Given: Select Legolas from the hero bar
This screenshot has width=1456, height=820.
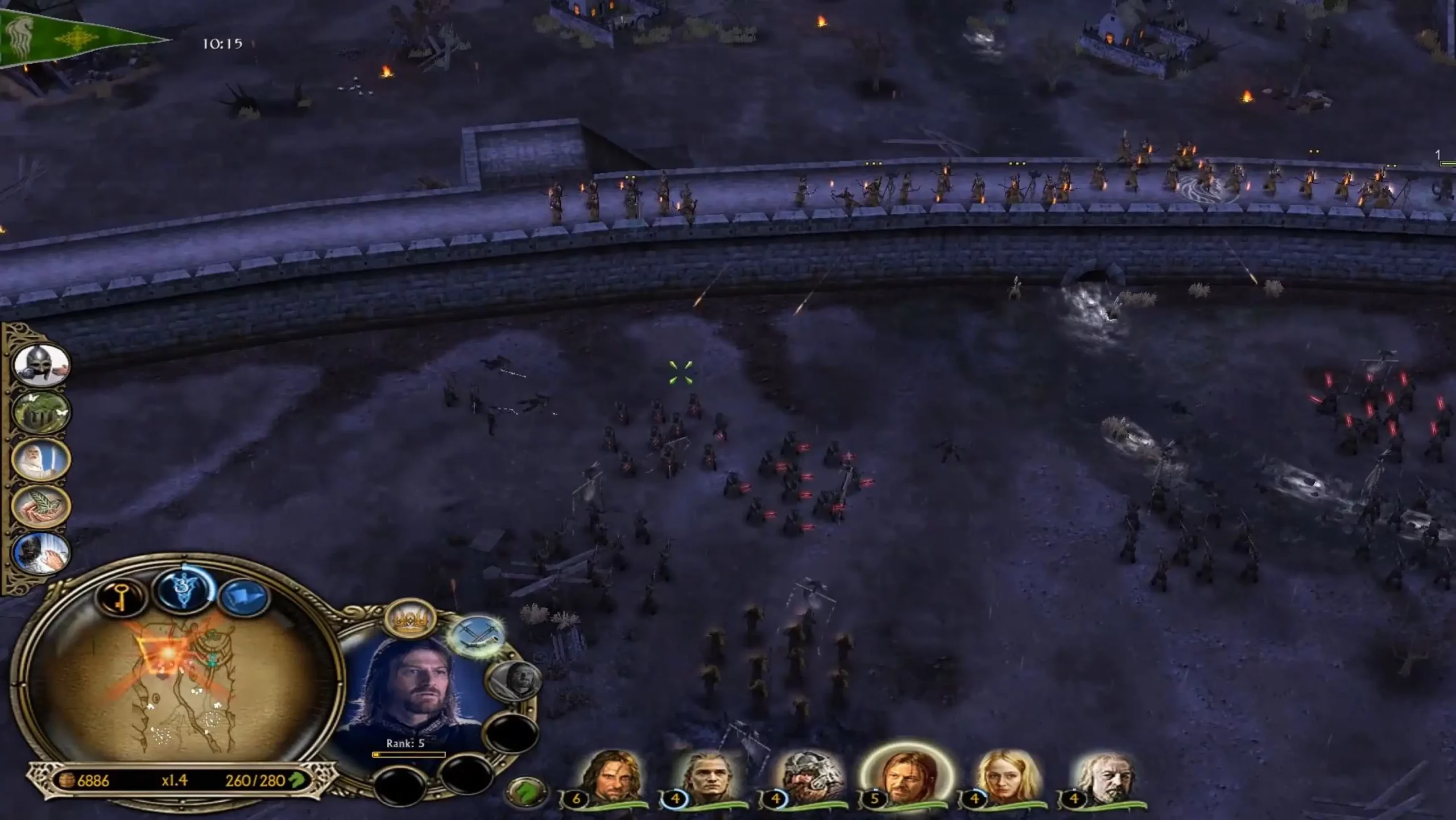Looking at the screenshot, I should (x=709, y=777).
